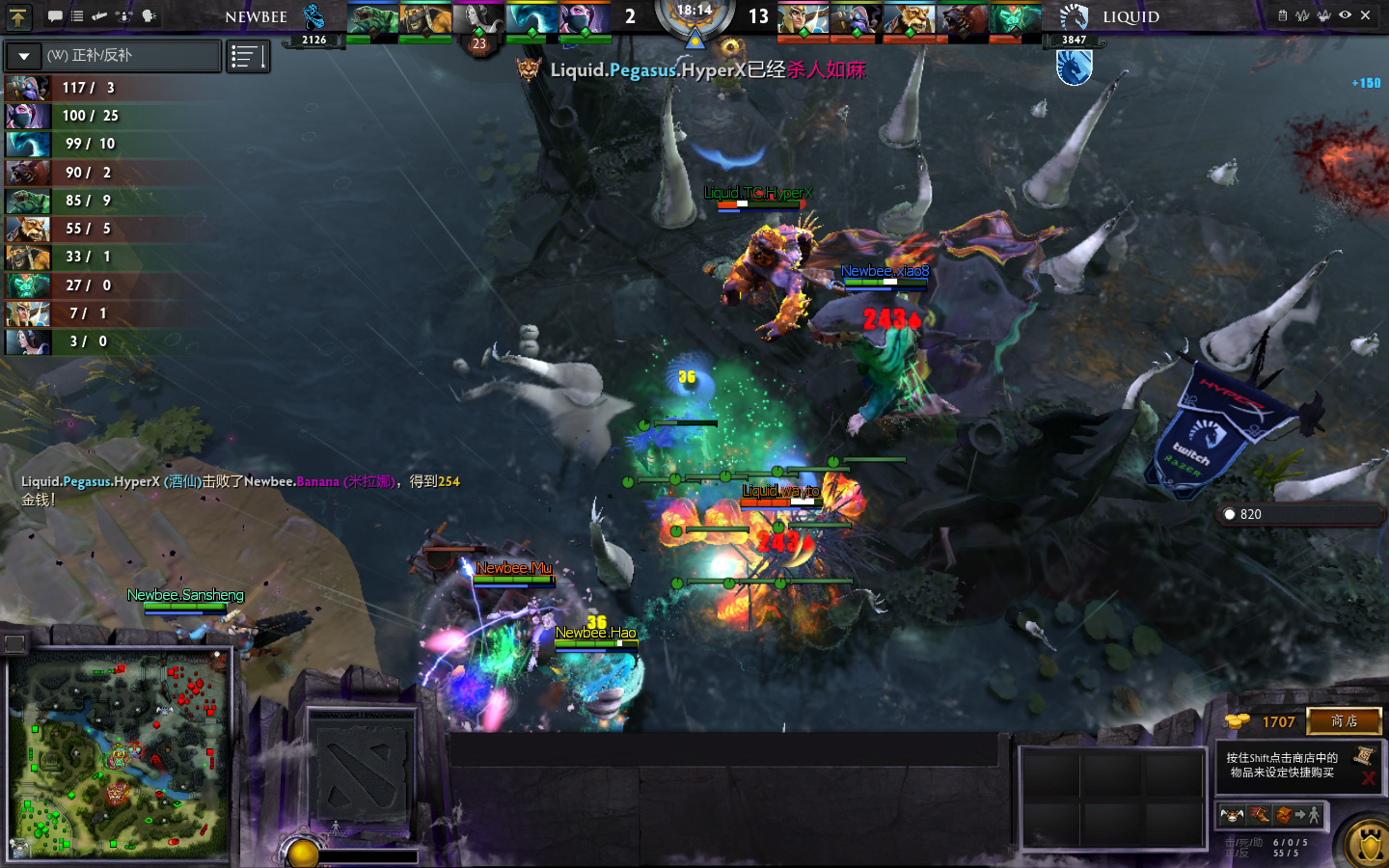1389x868 pixels.
Task: Select the Alchemist portrait in the top bar
Action: pyautogui.click(x=424, y=19)
